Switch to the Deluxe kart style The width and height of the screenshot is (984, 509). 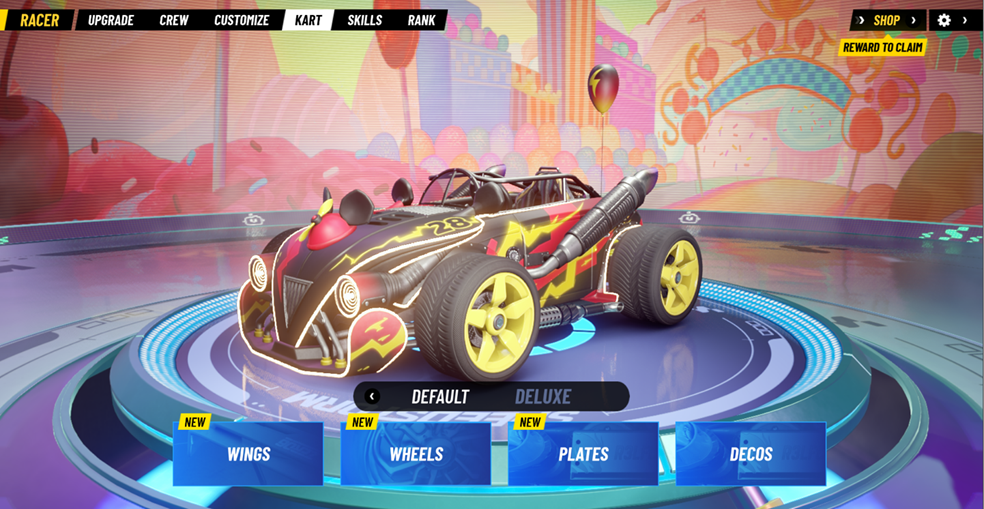tap(543, 396)
